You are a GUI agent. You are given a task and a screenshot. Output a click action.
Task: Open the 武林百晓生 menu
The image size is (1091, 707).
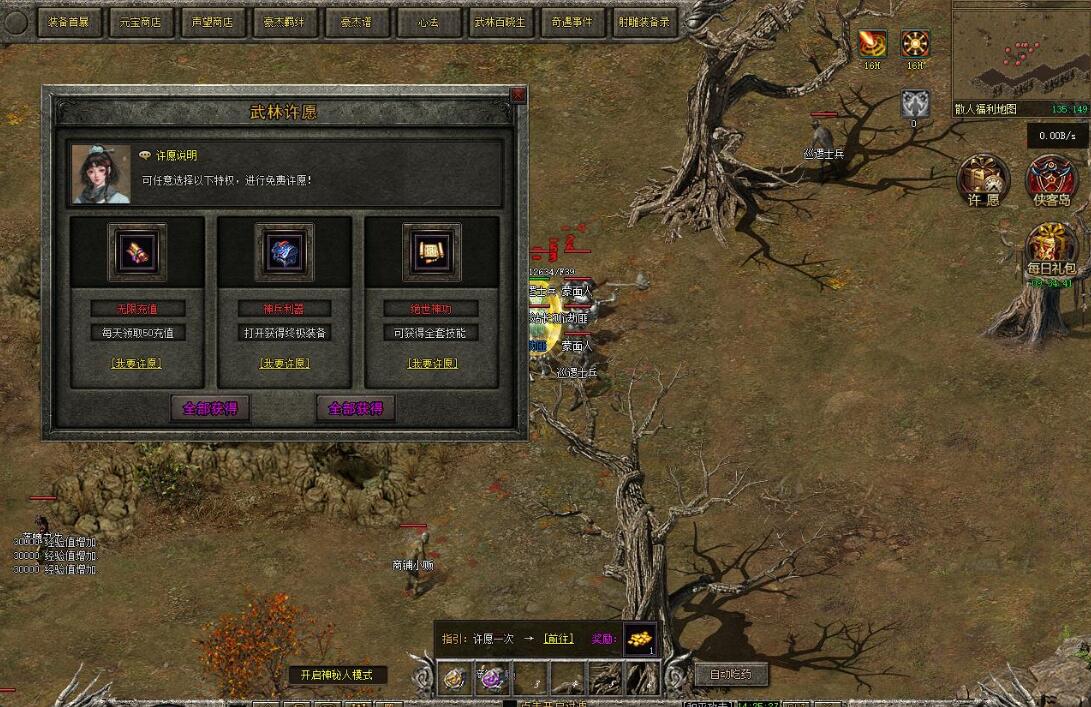(500, 22)
